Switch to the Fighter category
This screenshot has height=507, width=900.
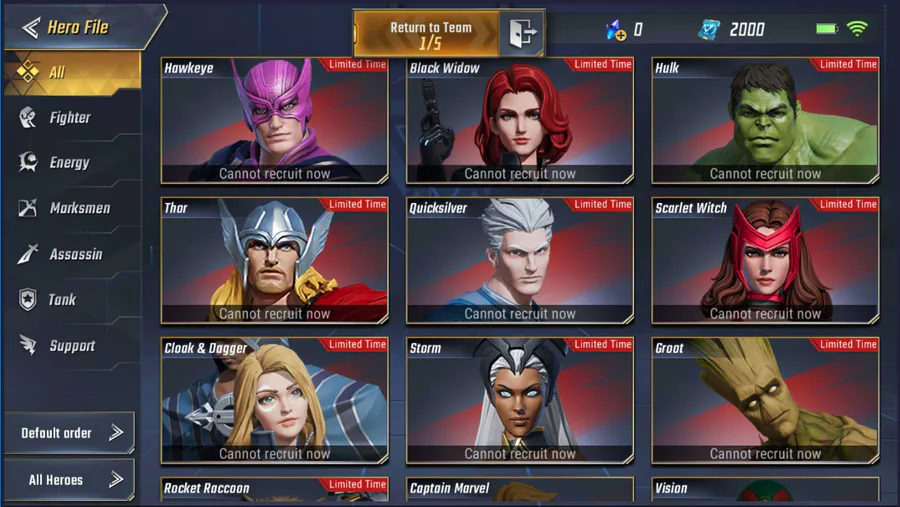tap(70, 118)
